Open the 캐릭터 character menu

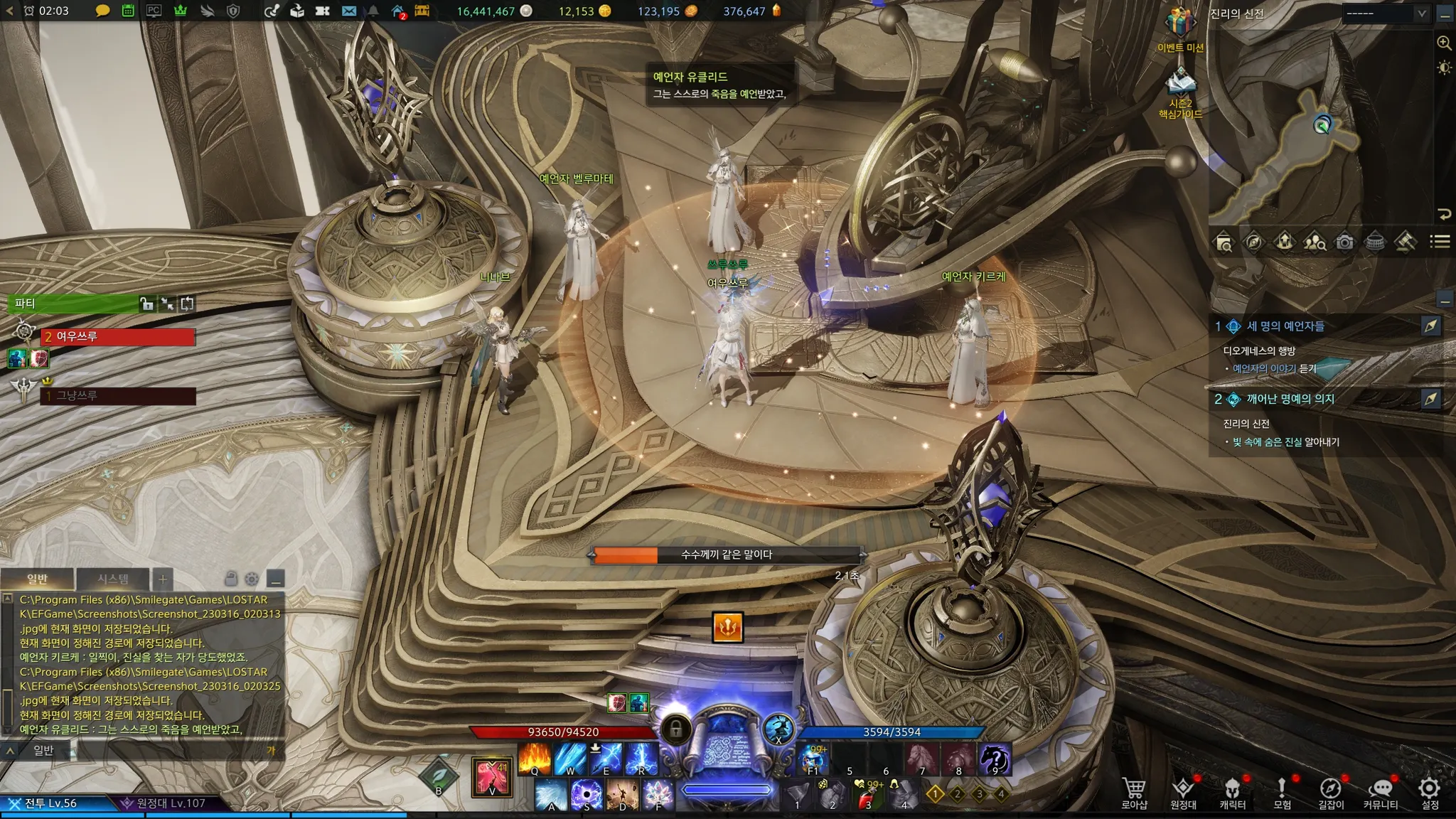coord(1232,791)
